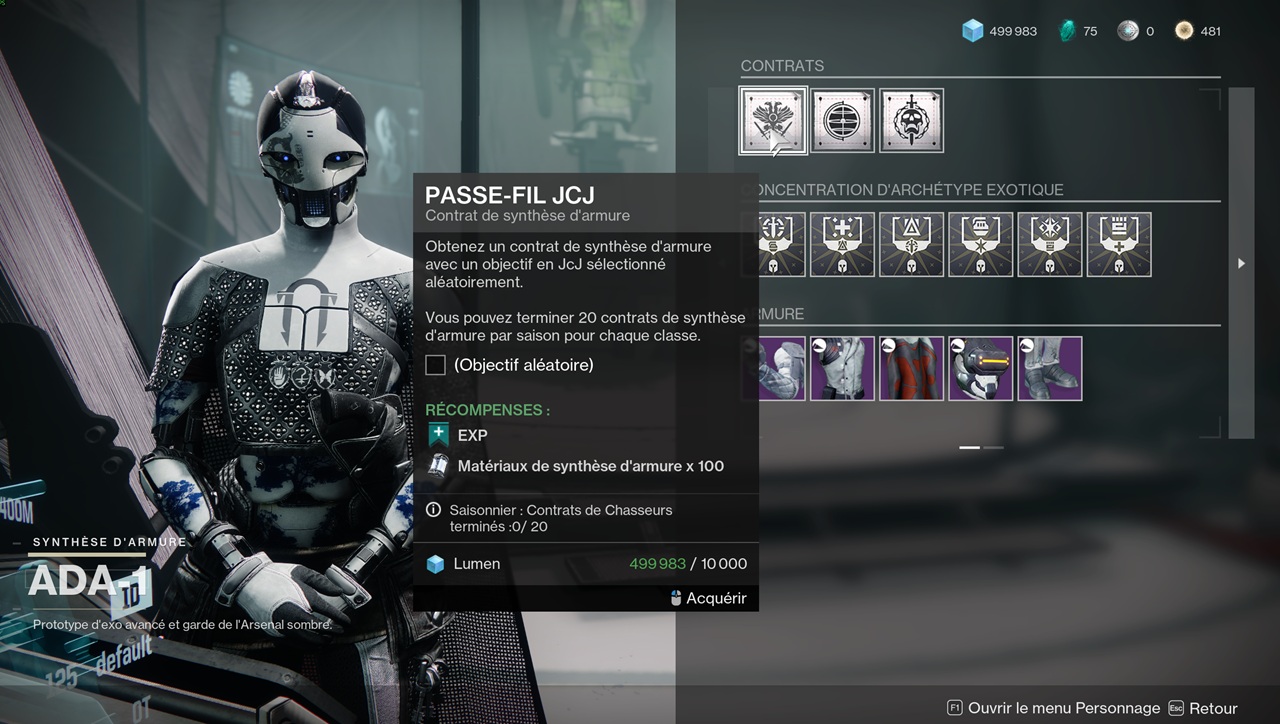Go to the next vendor page arrow

click(x=1241, y=263)
